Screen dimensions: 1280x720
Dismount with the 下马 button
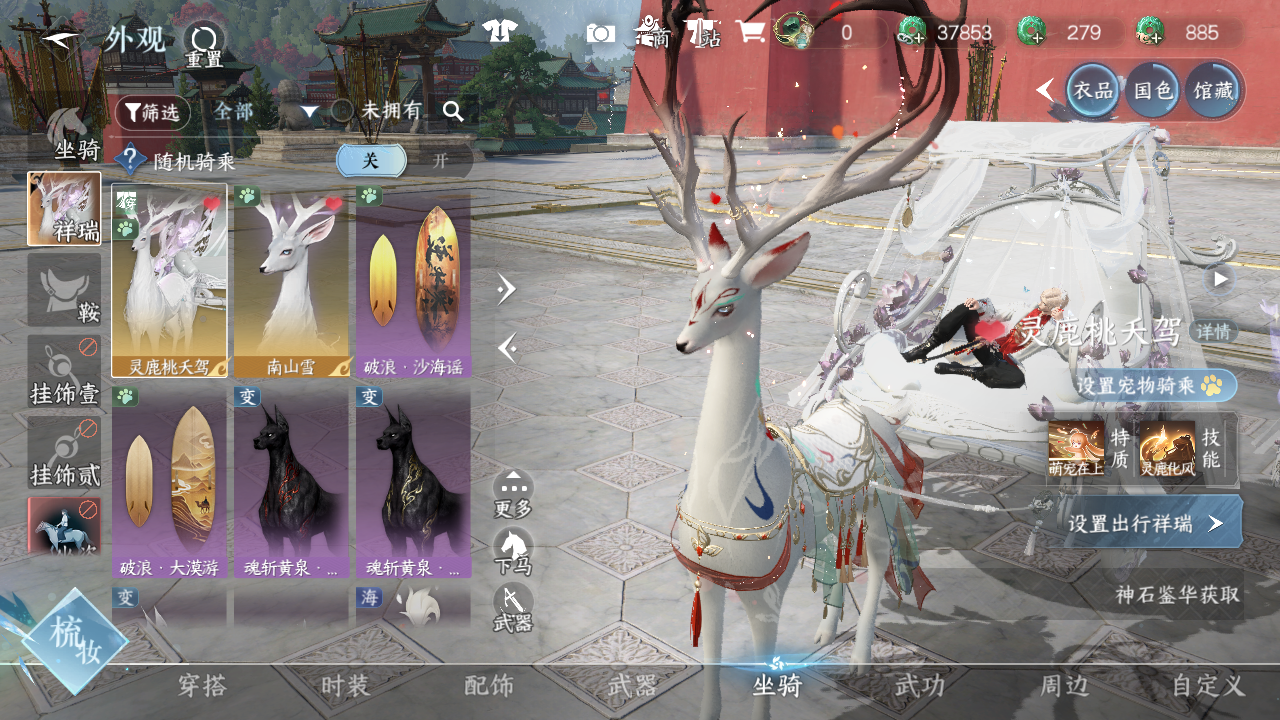(513, 552)
